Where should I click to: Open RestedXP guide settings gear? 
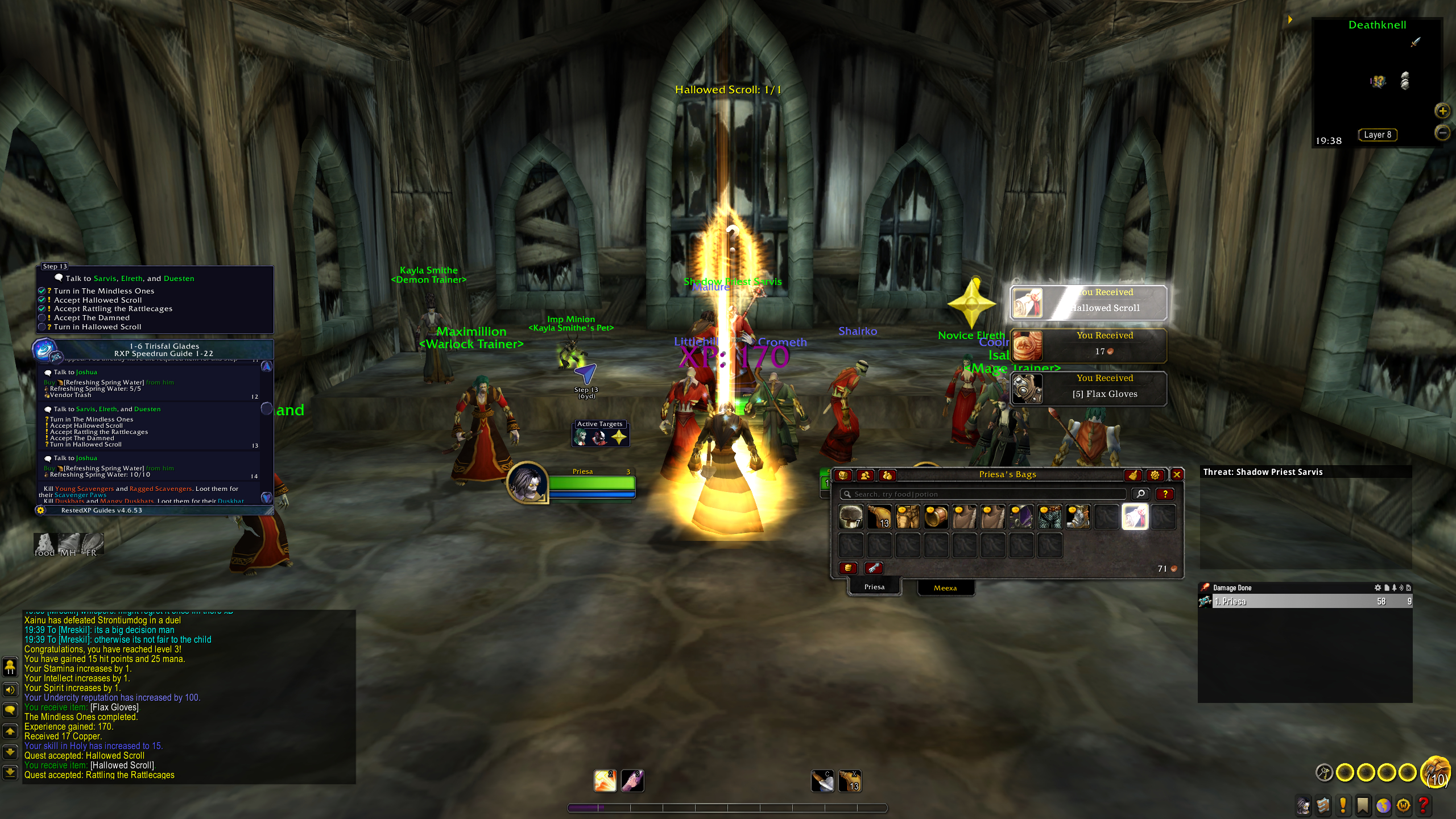click(x=40, y=510)
